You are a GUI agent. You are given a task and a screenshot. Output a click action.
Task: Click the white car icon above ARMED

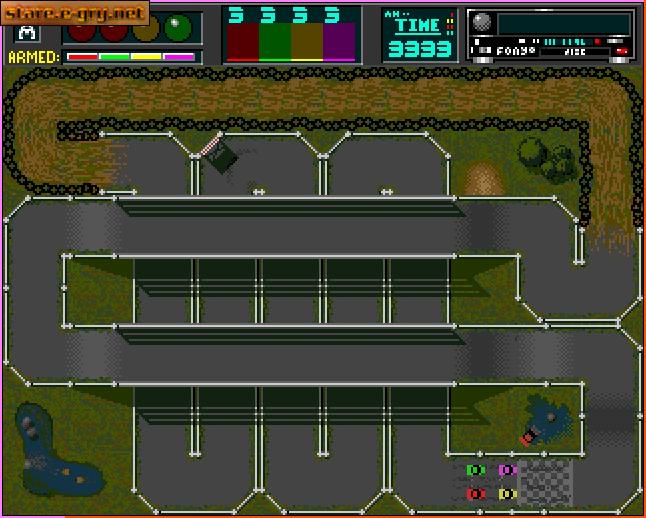click(26, 32)
